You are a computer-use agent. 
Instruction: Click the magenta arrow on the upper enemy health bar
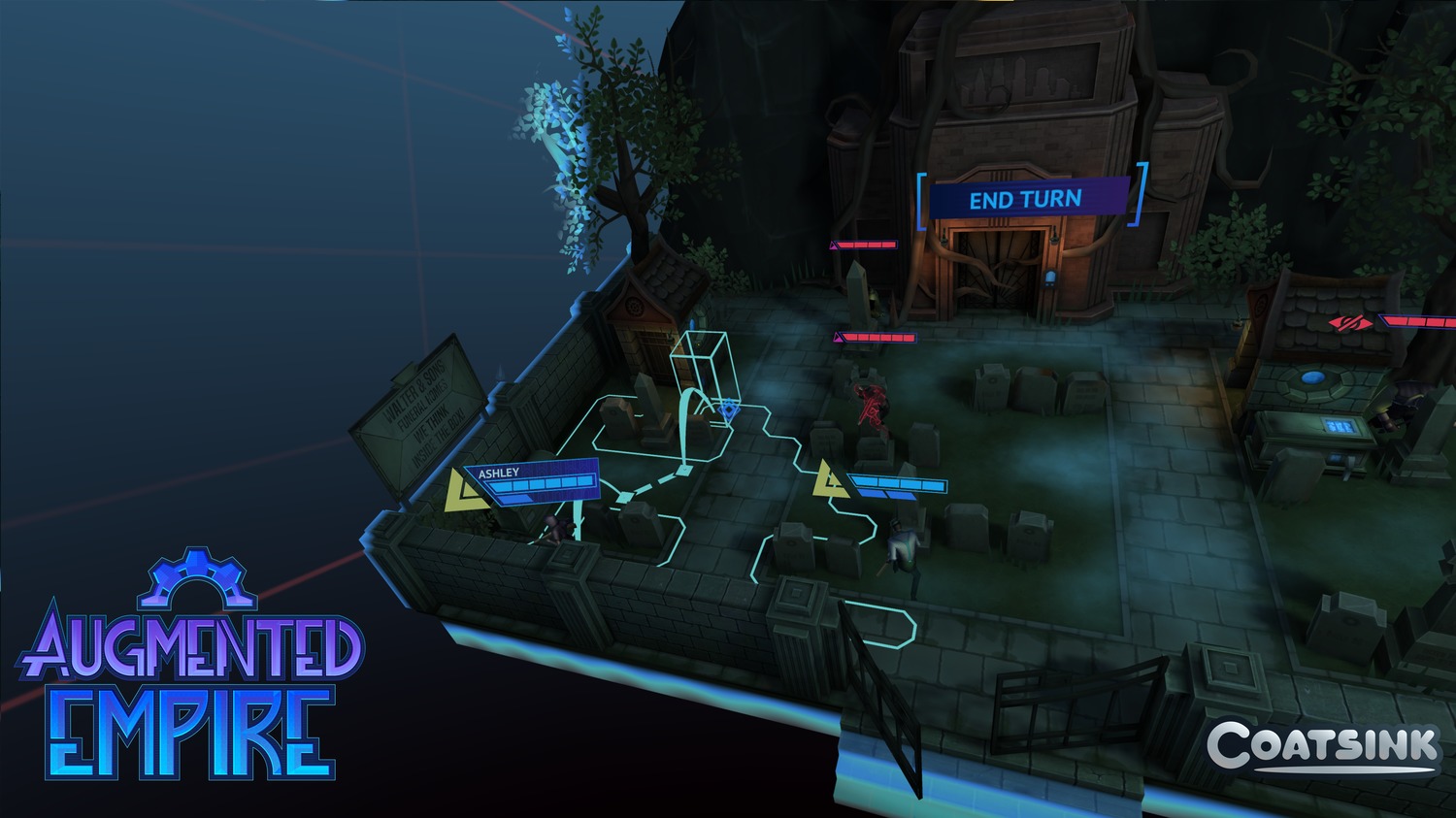pos(834,245)
